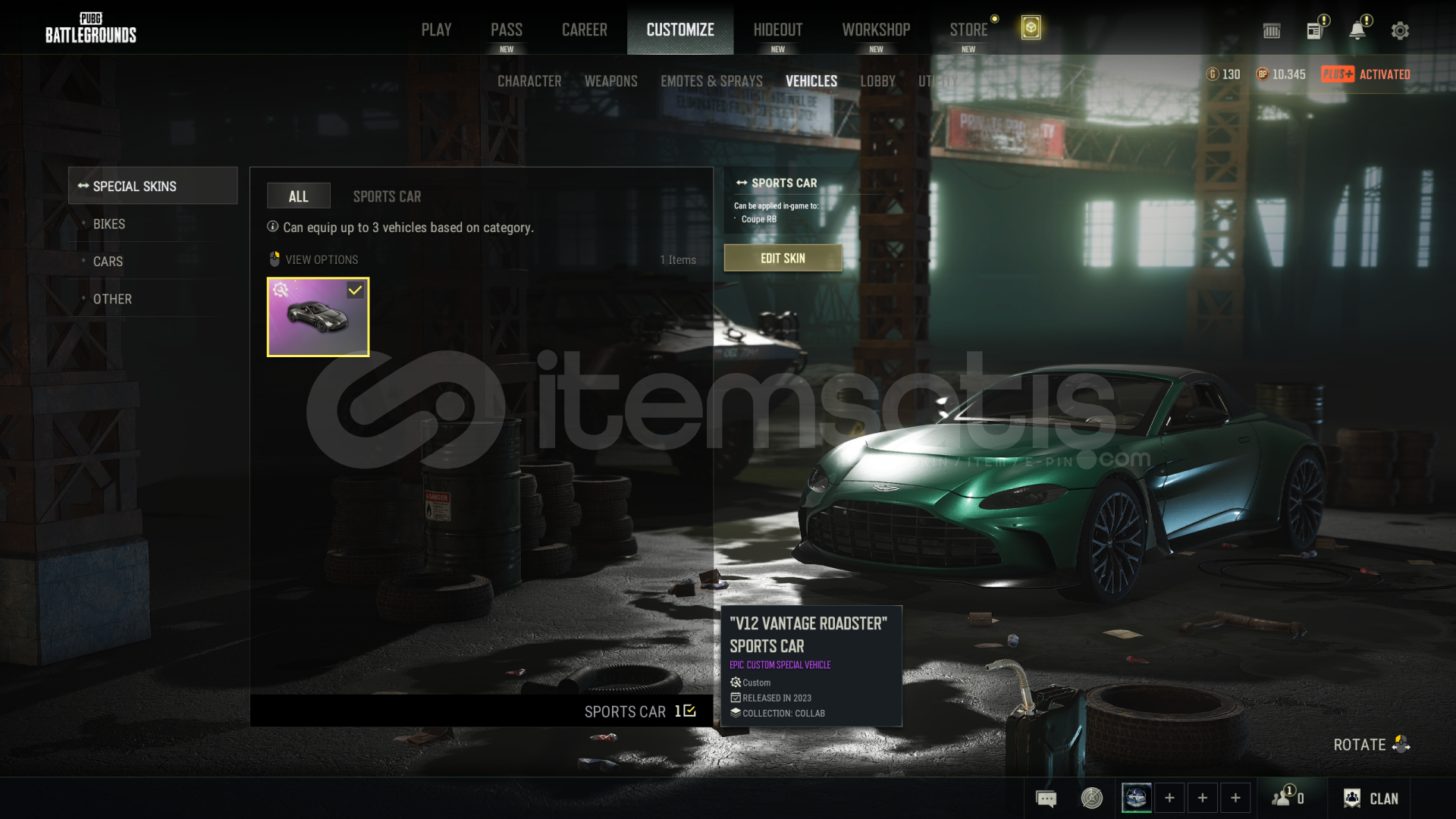The width and height of the screenshot is (1456, 819).
Task: Open the CLAN panel
Action: click(x=1371, y=799)
